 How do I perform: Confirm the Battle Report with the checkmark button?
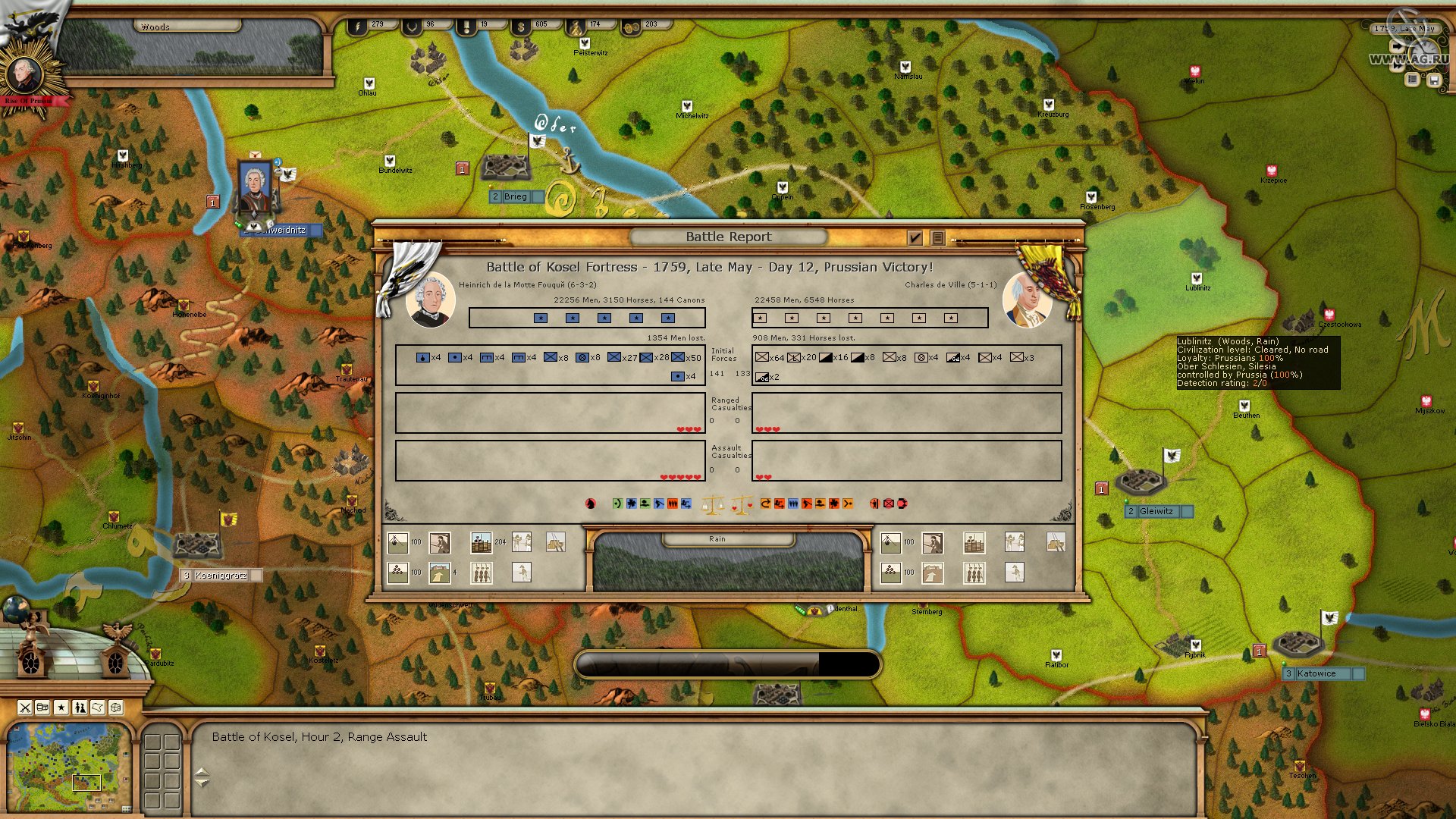(915, 238)
